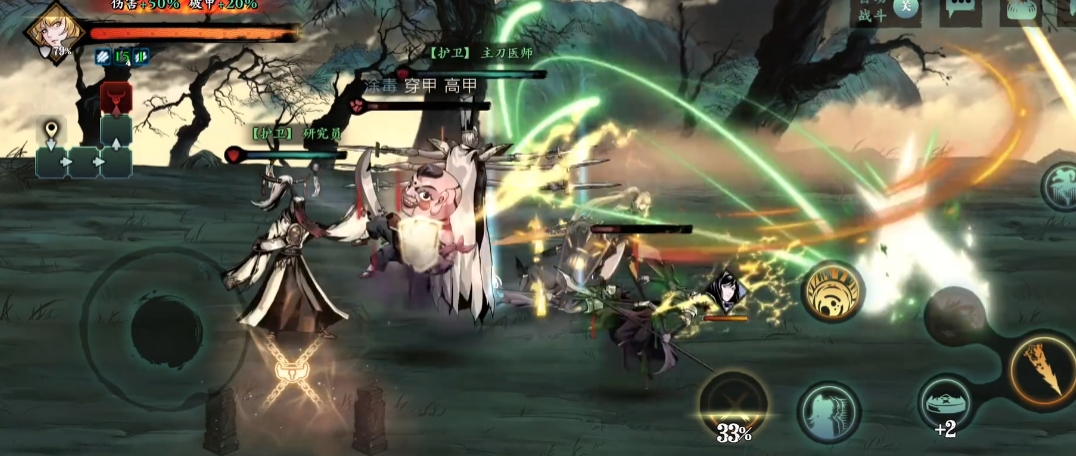Select the red boss room on the minimap
1076x456 pixels.
click(x=115, y=98)
